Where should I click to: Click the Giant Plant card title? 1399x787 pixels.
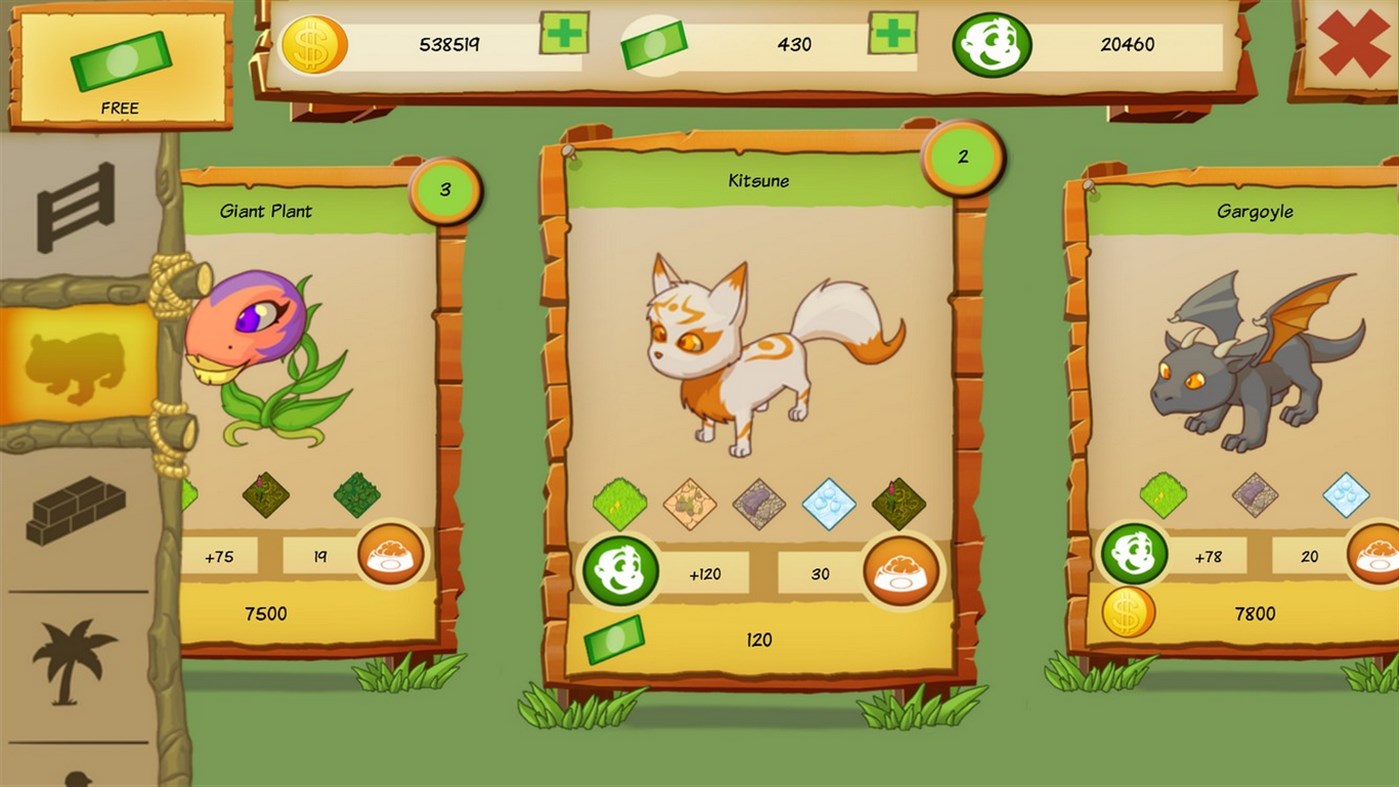[x=266, y=212]
